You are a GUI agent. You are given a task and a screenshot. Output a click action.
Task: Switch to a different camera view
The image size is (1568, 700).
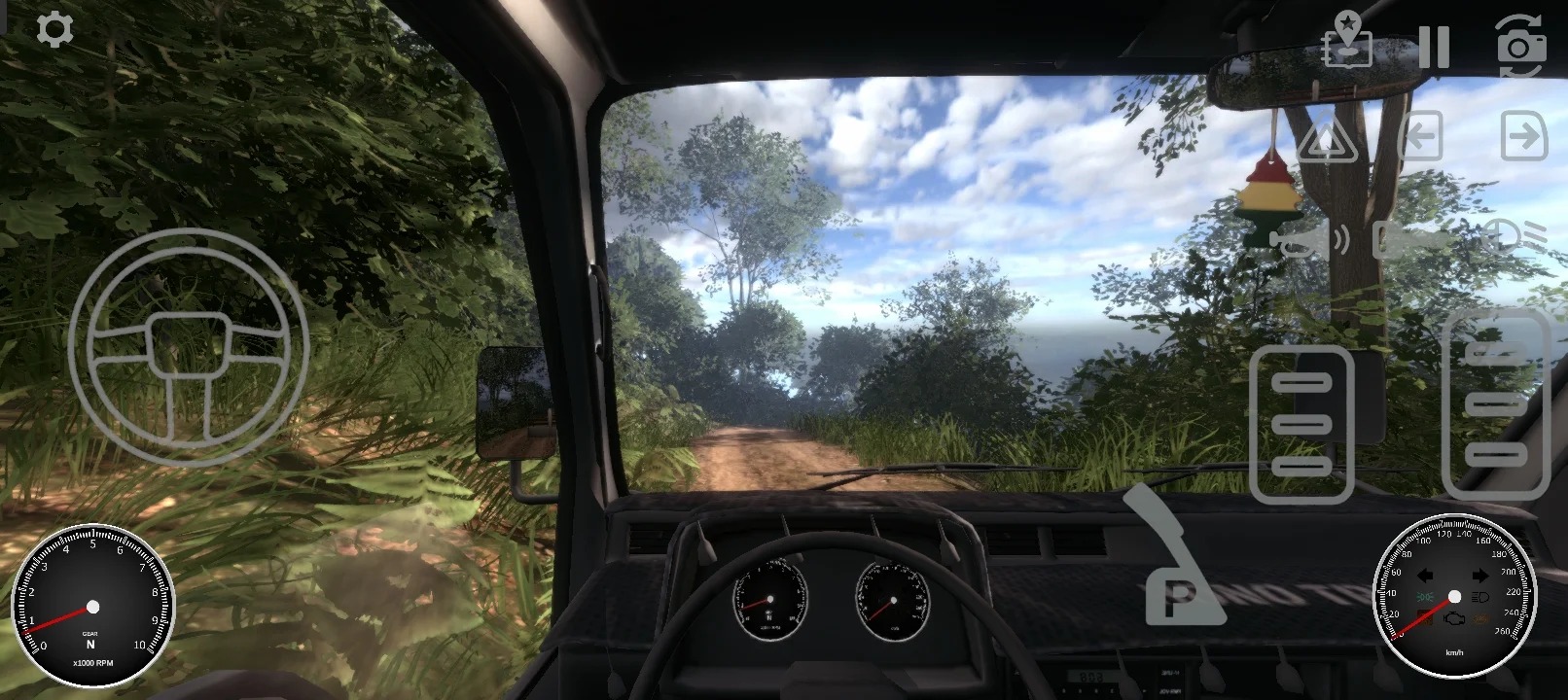(x=1520, y=43)
